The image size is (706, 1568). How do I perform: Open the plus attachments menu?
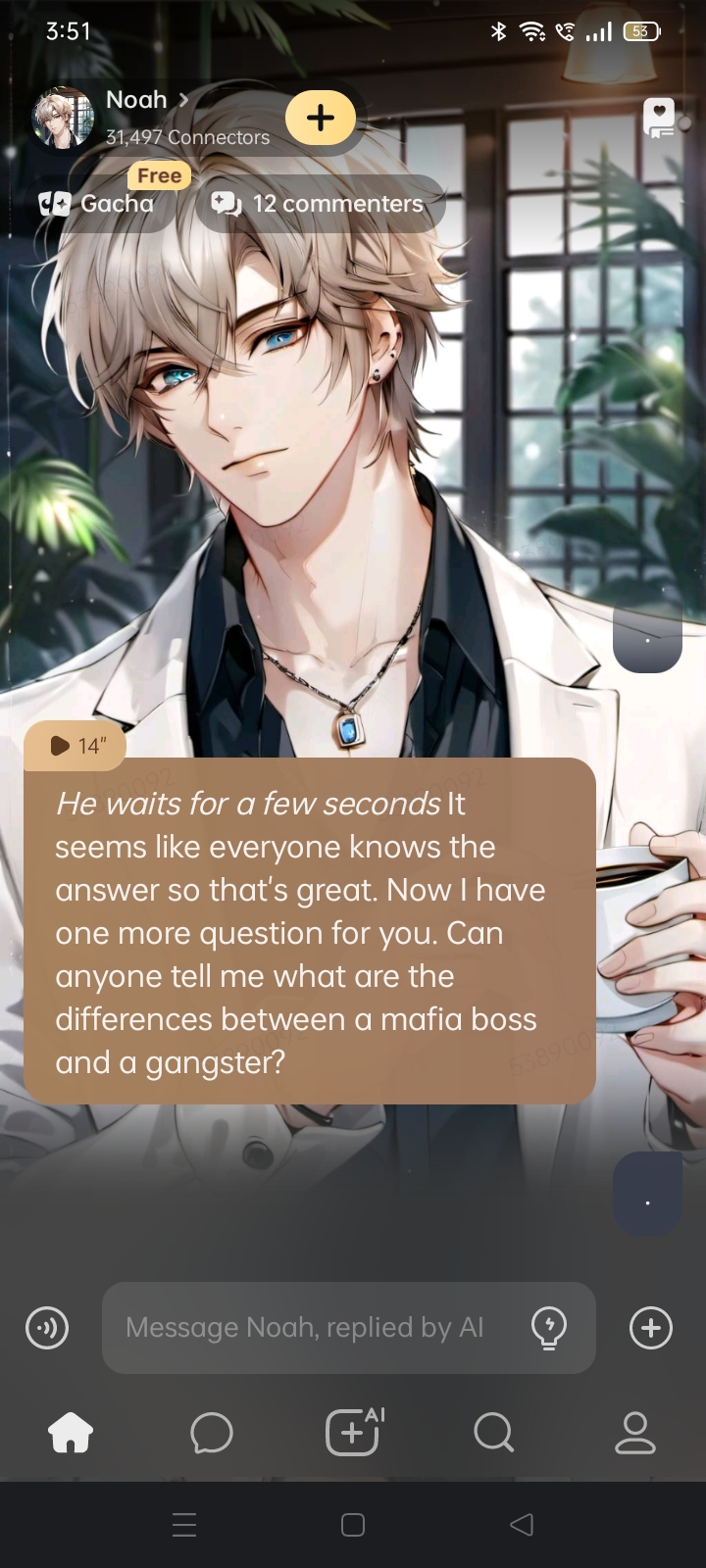pyautogui.click(x=651, y=1329)
